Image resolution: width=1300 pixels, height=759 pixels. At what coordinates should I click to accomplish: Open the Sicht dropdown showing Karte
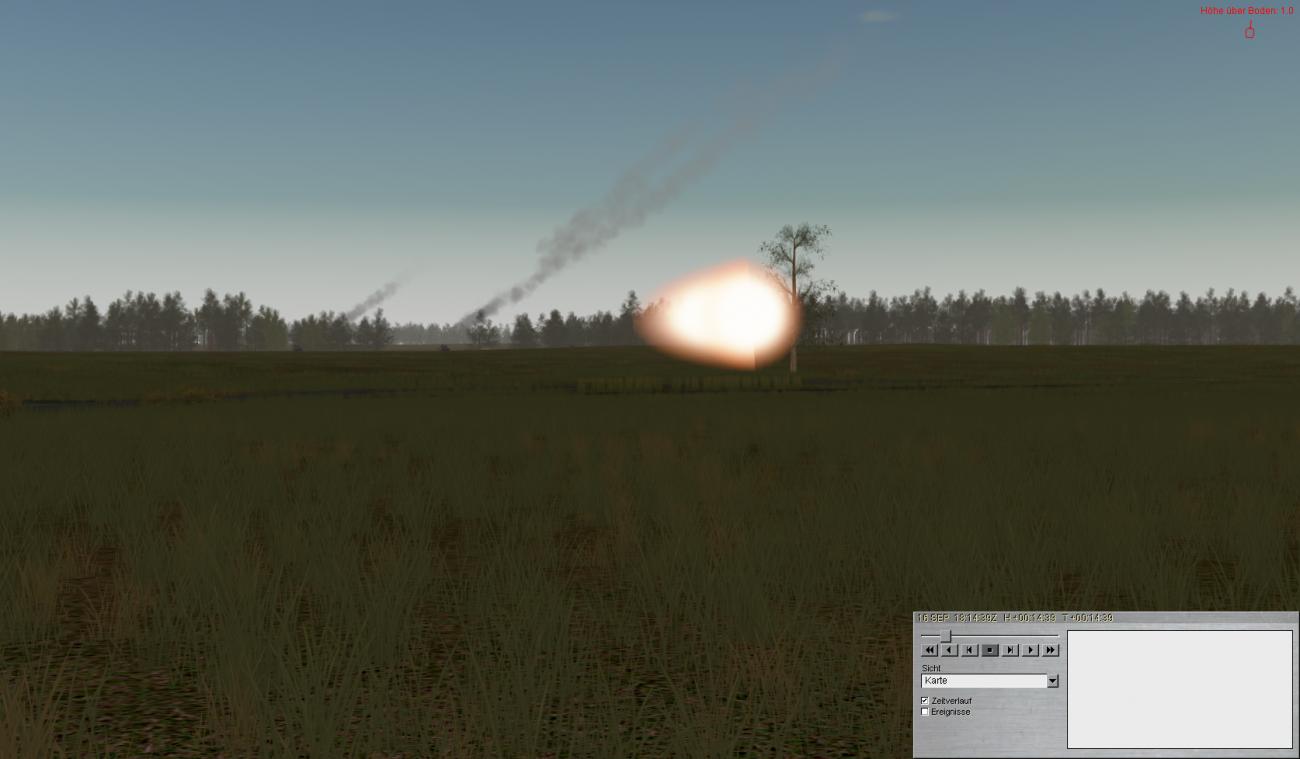pyautogui.click(x=1052, y=681)
